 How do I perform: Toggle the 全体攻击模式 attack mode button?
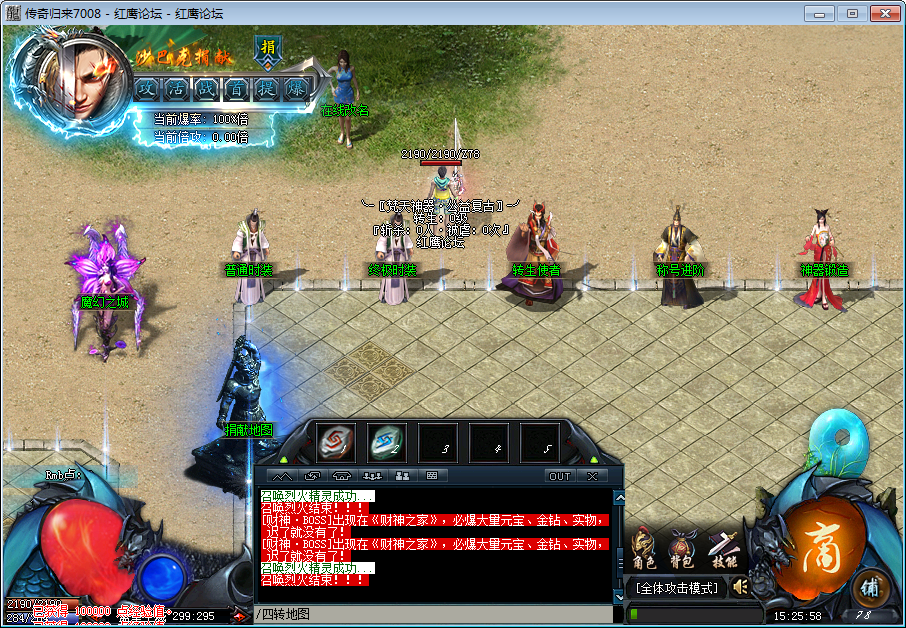pyautogui.click(x=680, y=588)
